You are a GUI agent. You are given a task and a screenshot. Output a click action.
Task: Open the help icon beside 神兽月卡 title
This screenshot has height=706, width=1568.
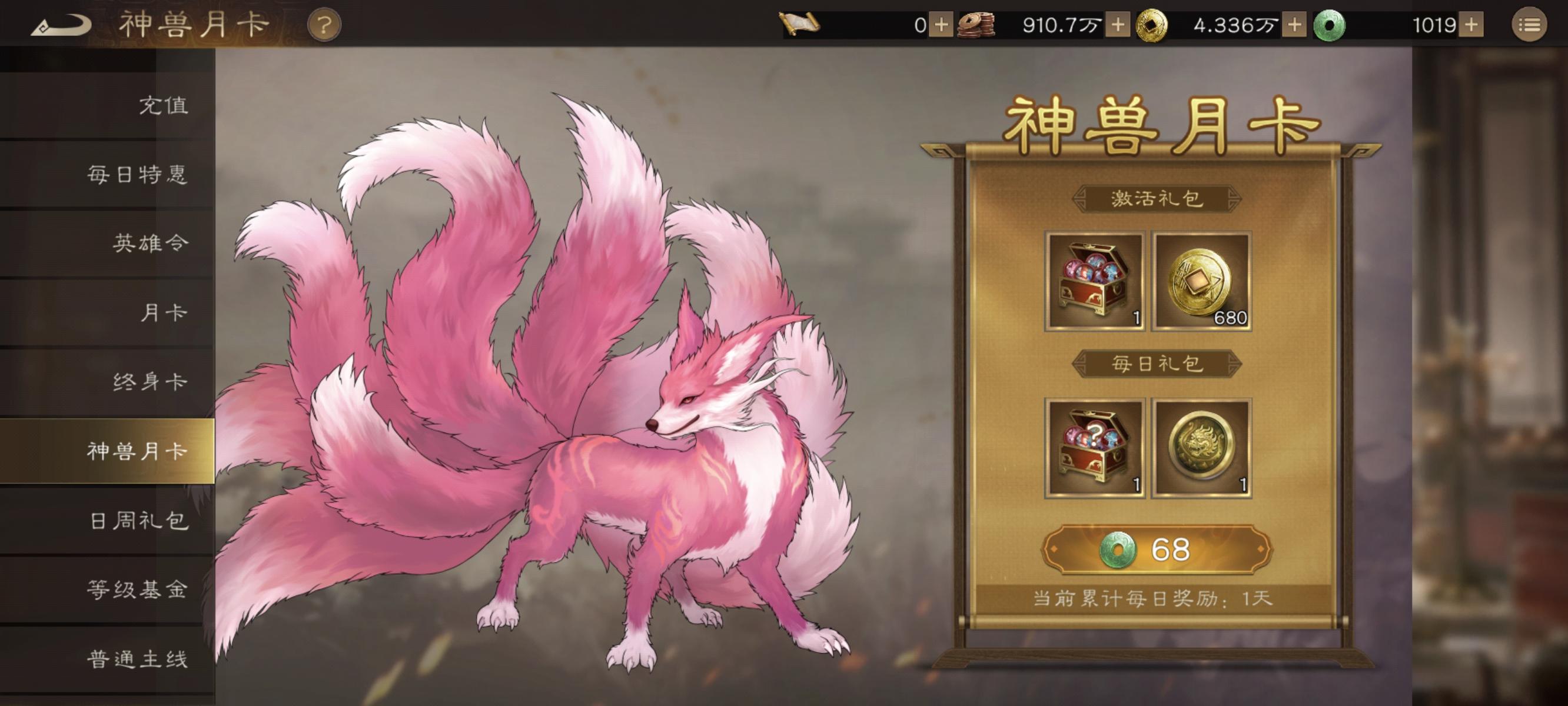tap(323, 25)
